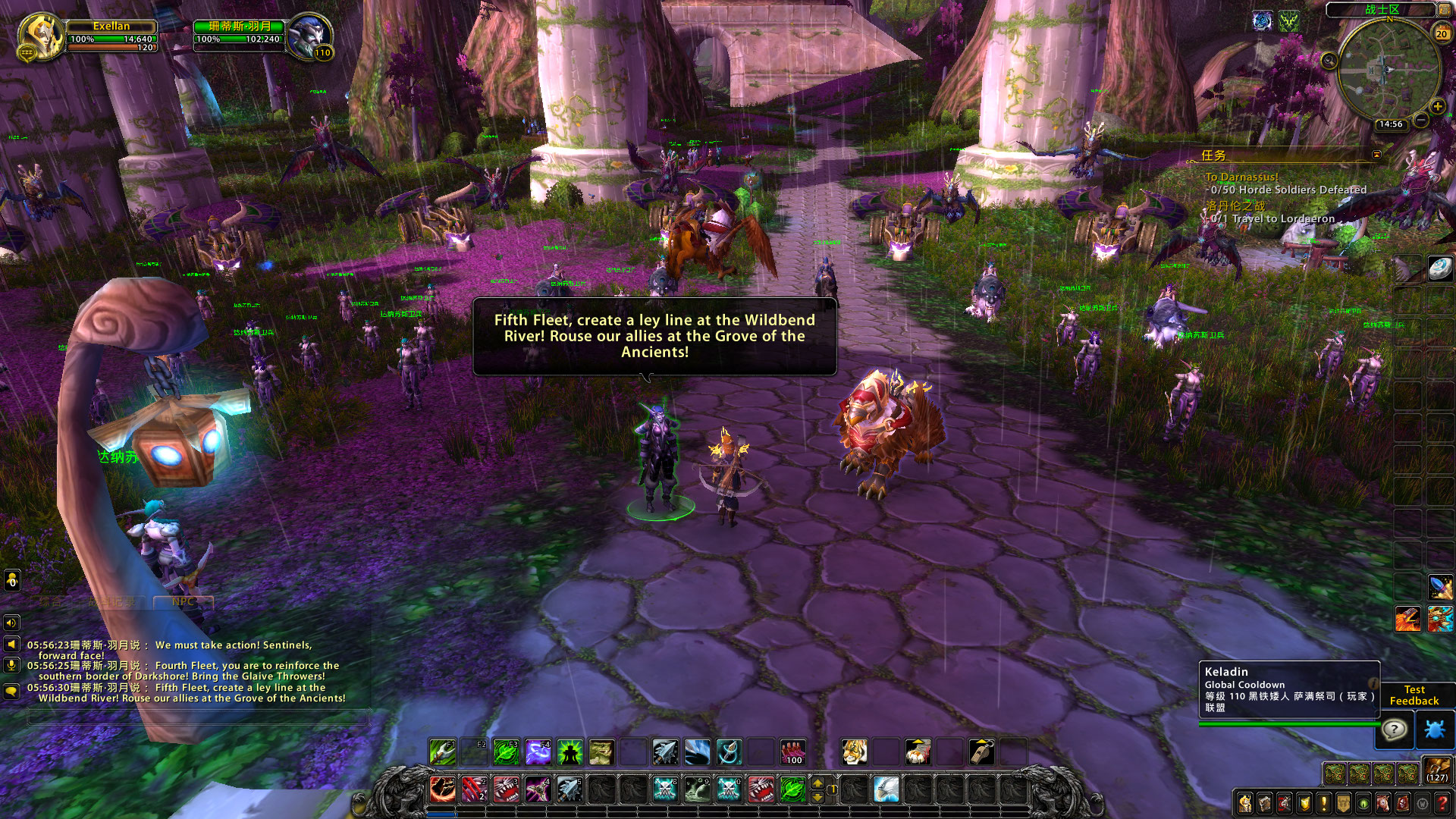
Task: Page the action bar up
Action: (817, 783)
